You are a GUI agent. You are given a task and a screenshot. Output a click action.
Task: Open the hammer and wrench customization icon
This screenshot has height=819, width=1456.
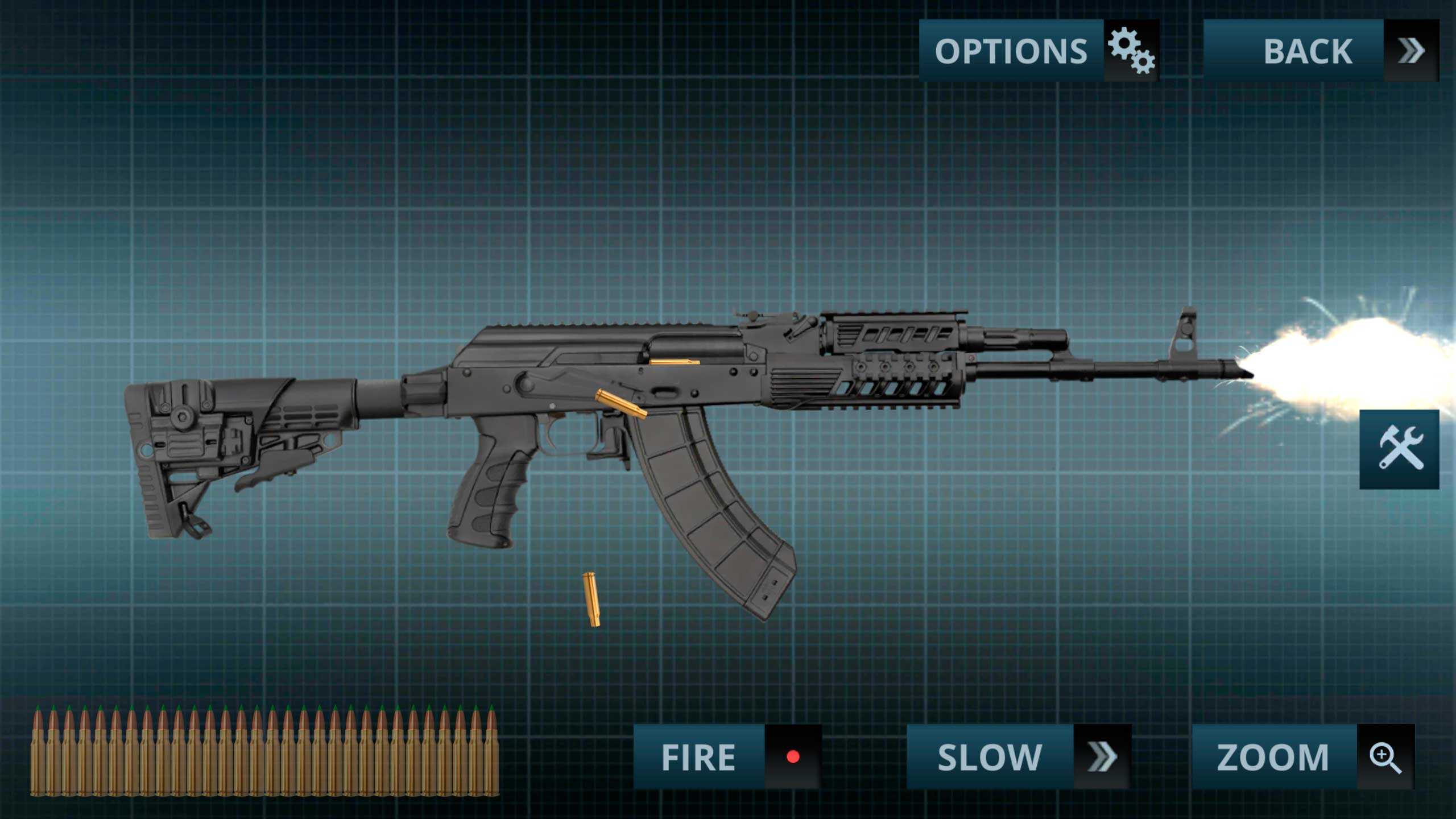click(1399, 449)
